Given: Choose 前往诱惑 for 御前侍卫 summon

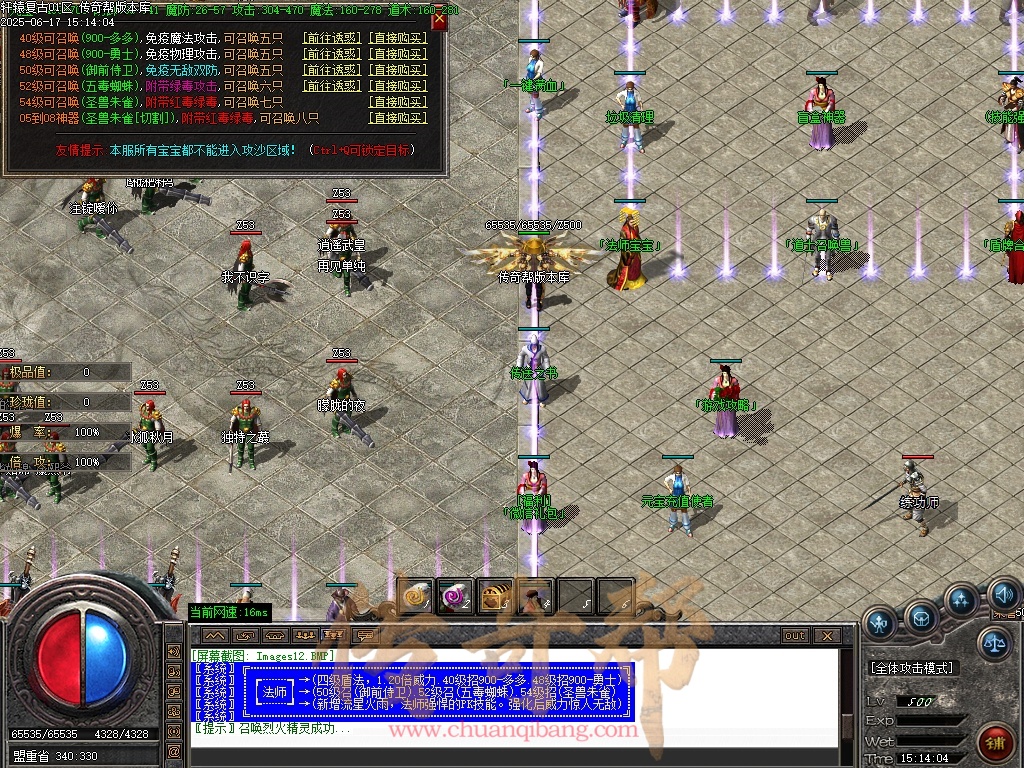Looking at the screenshot, I should [x=331, y=70].
